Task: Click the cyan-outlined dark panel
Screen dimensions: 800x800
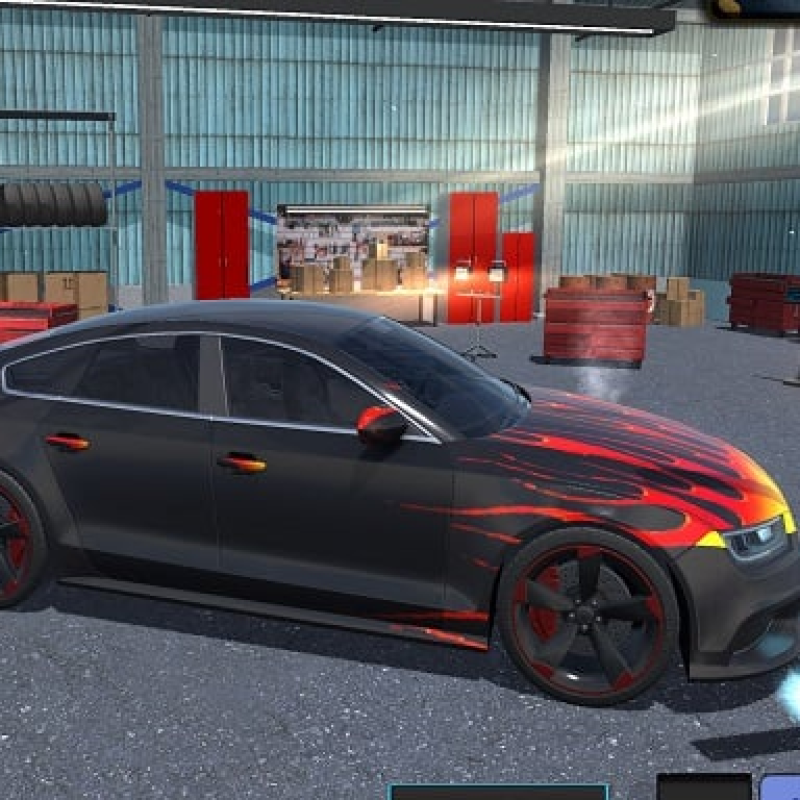Action: [498, 792]
